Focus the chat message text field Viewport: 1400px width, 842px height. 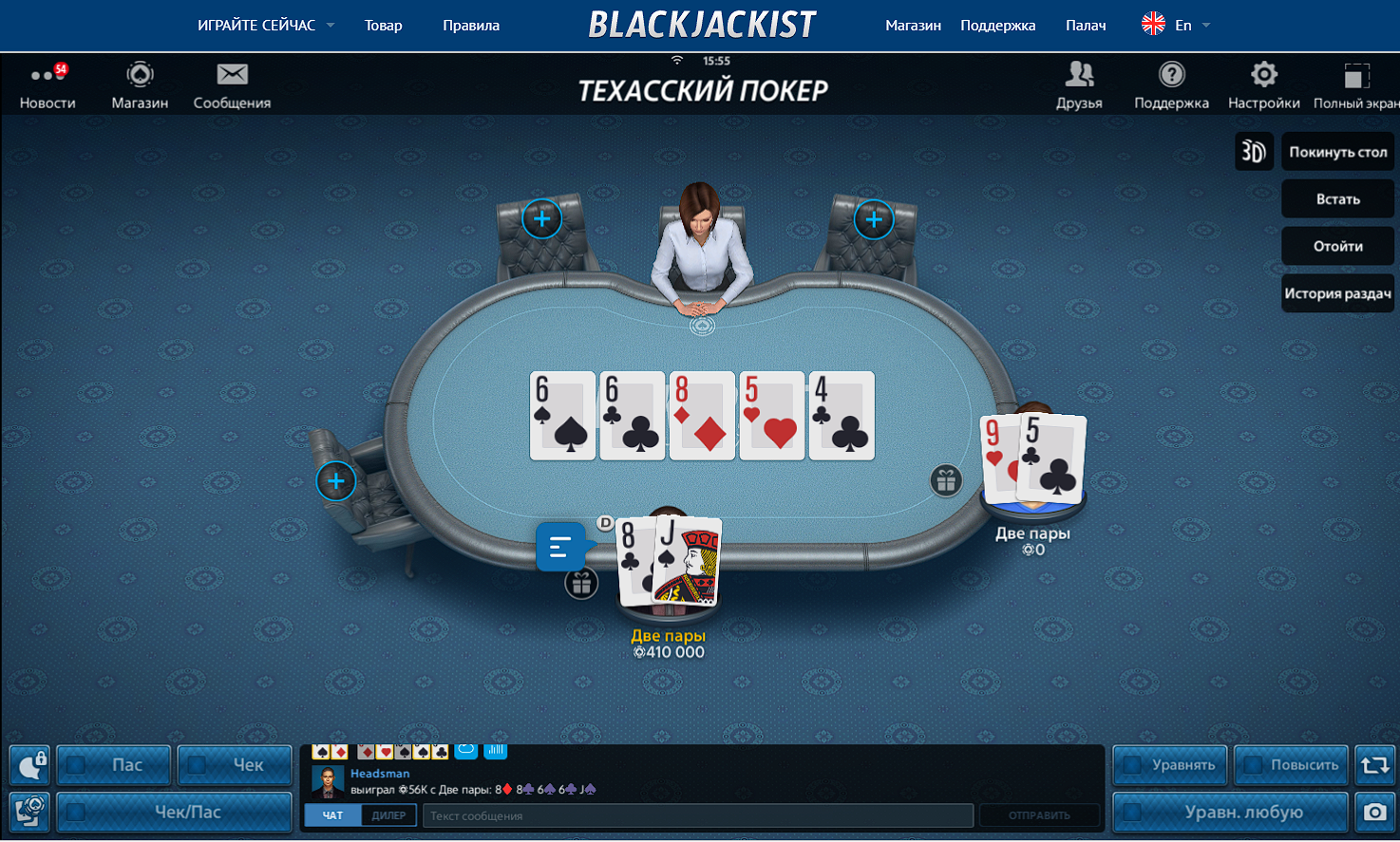click(x=700, y=815)
